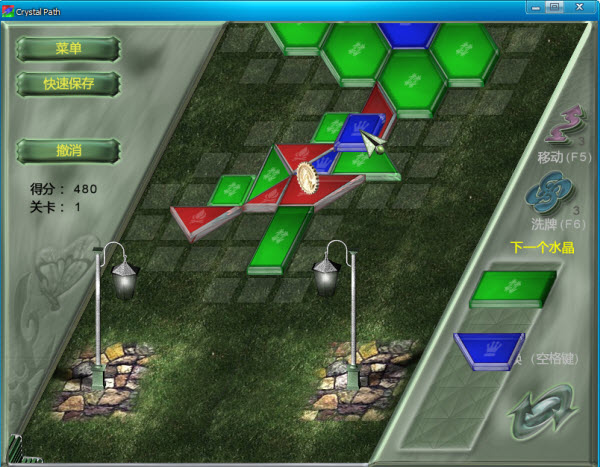Use the blue 洗牌 shuffle power-up
Image resolution: width=600 pixels, height=467 pixels.
tap(558, 192)
